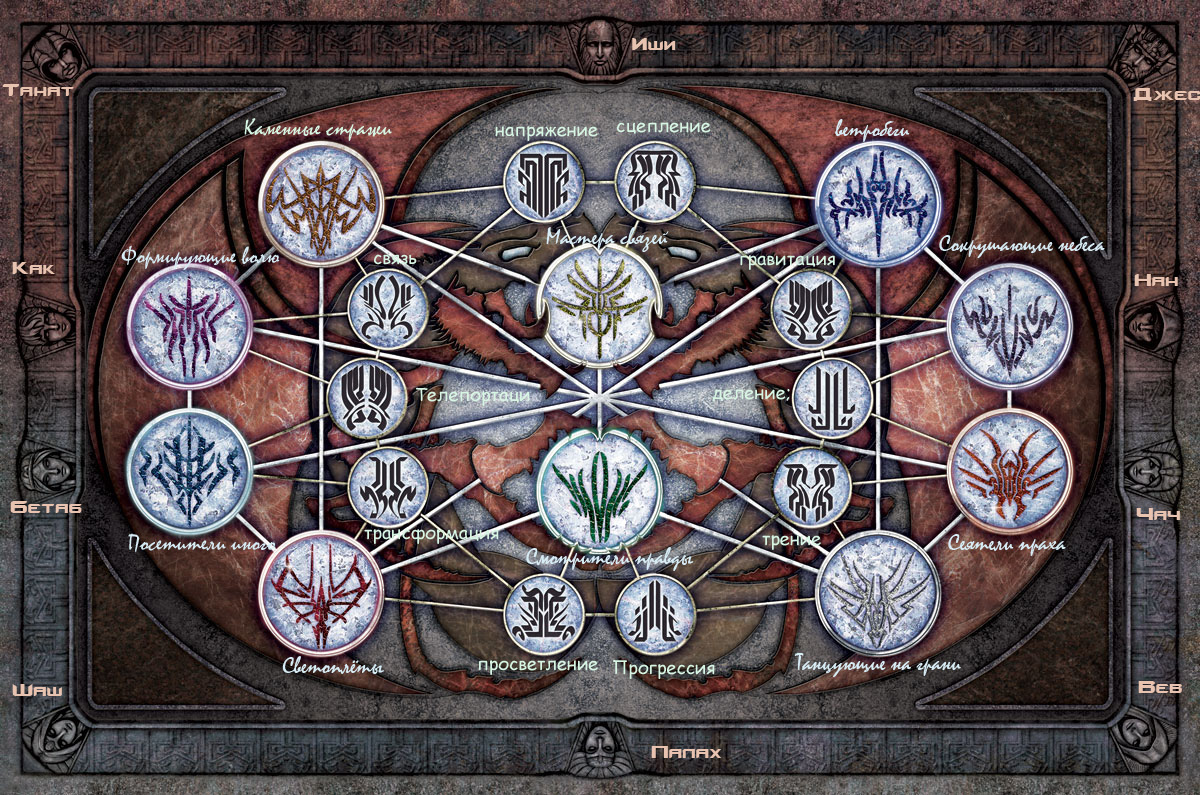
Task: Choose the Танат corner portrait
Action: pos(53,54)
